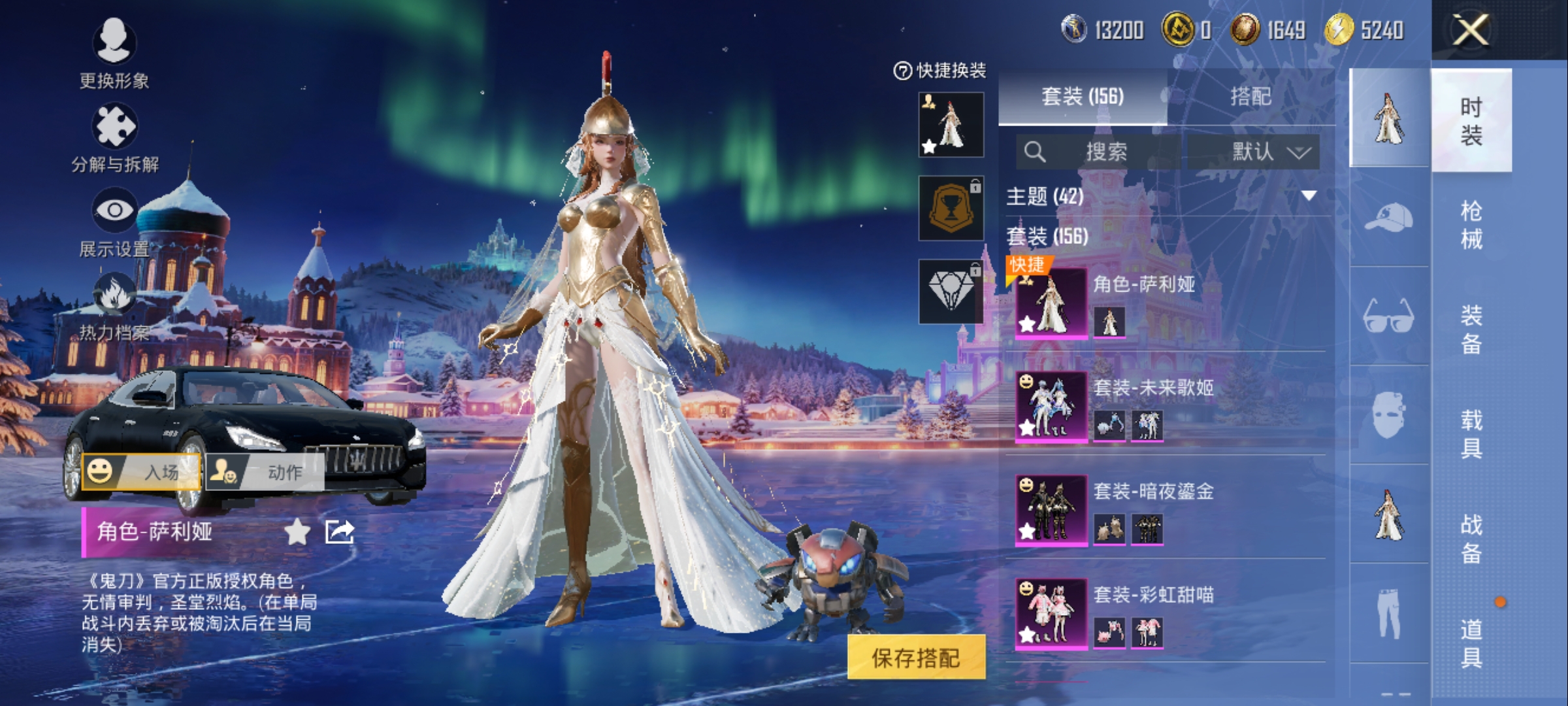Switch to the 搭配 tab
The height and width of the screenshot is (706, 1568).
click(1250, 97)
